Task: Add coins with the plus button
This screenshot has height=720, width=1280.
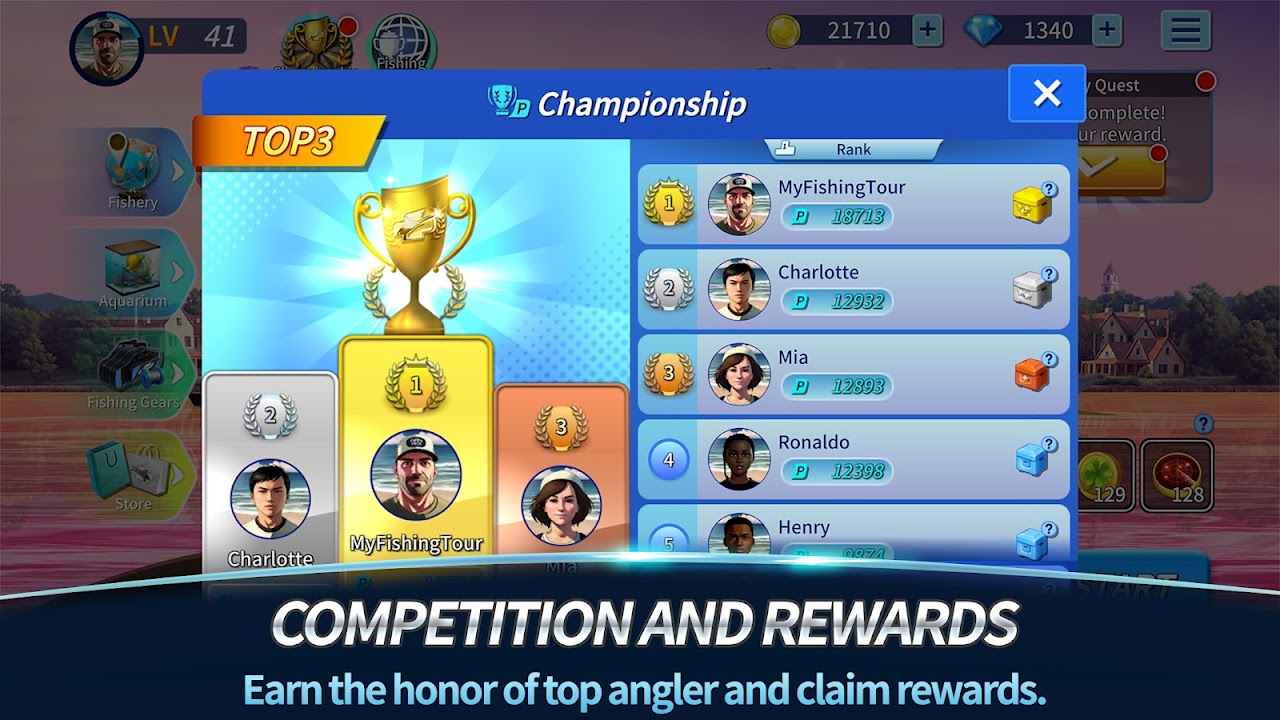Action: point(927,30)
